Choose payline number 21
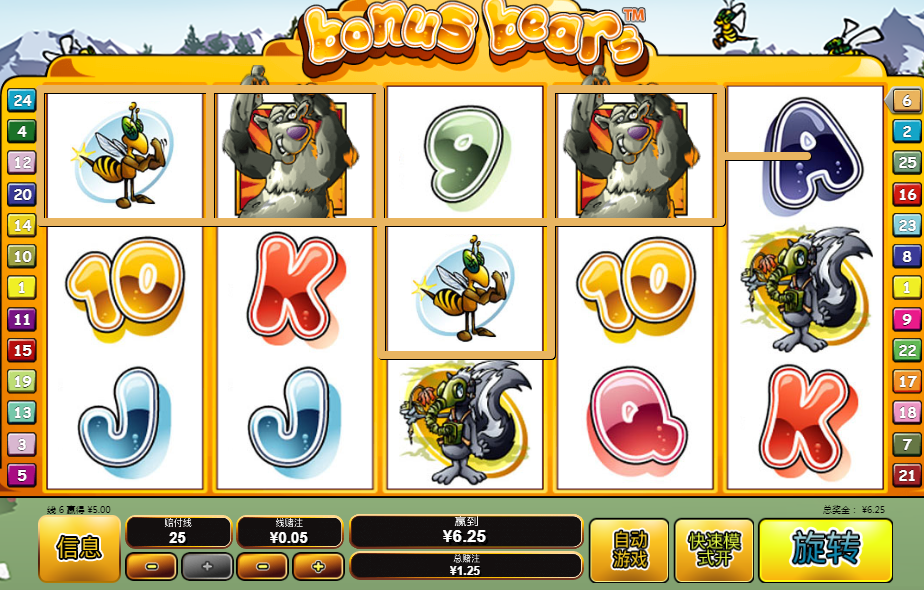Viewport: 924px width, 590px height. tap(906, 475)
